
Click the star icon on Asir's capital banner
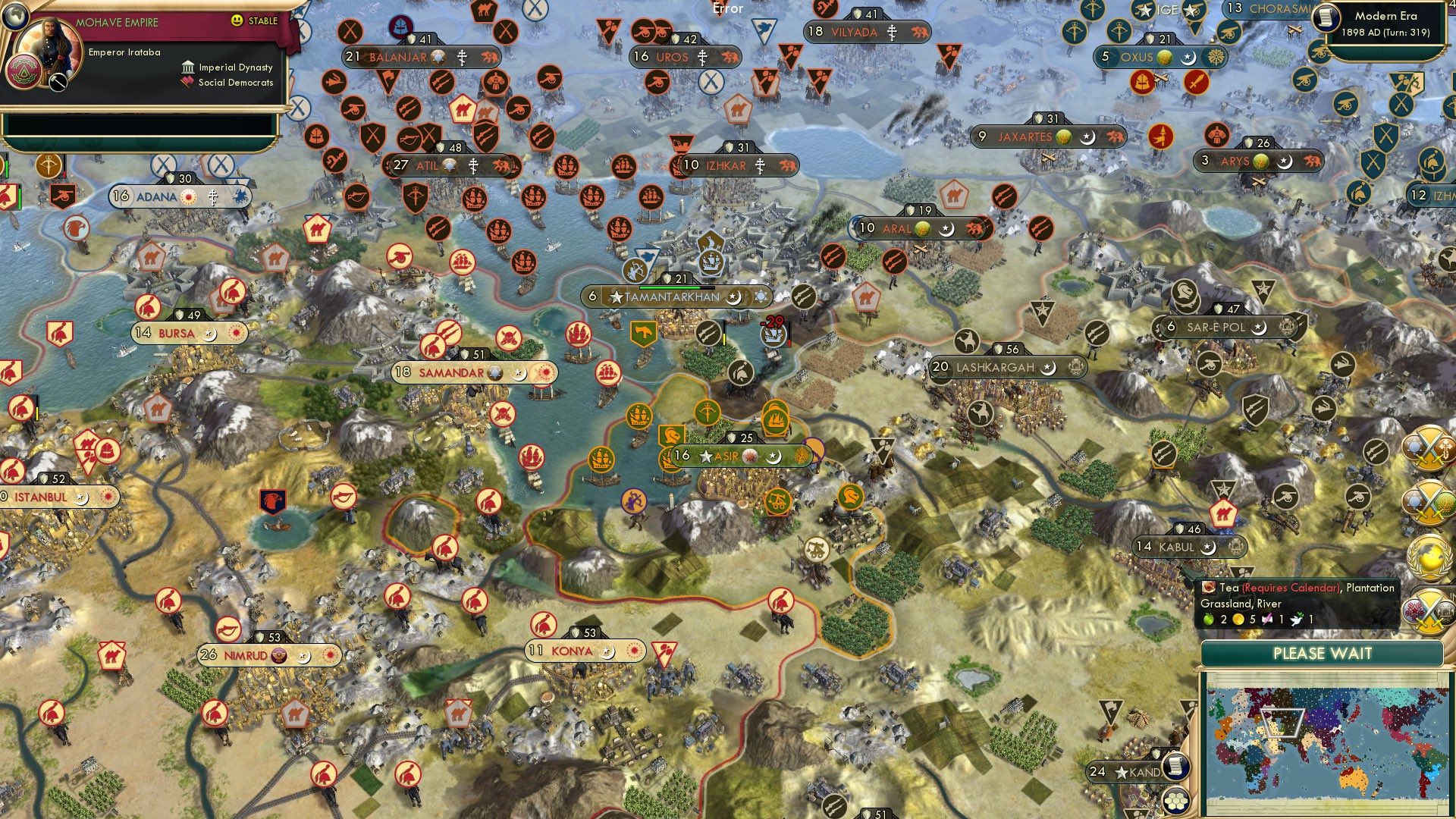707,457
